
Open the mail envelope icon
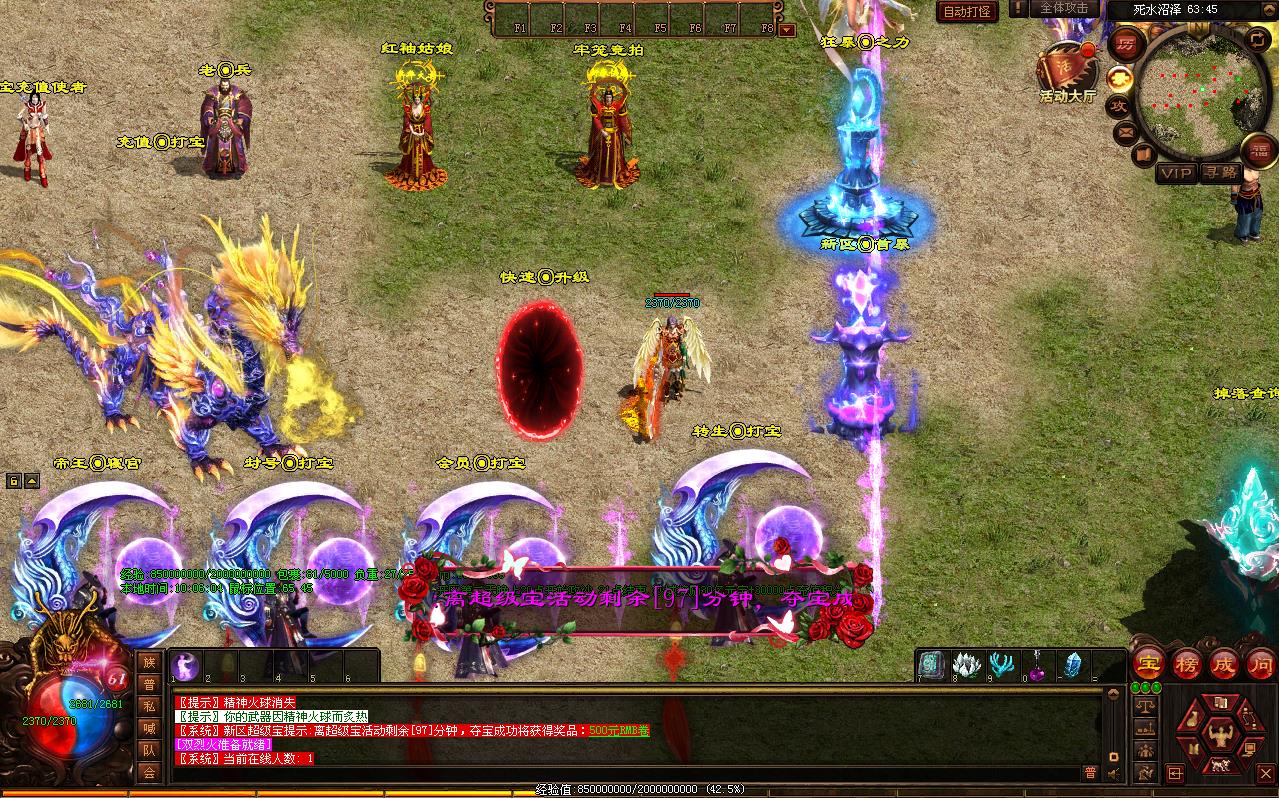(x=1125, y=131)
